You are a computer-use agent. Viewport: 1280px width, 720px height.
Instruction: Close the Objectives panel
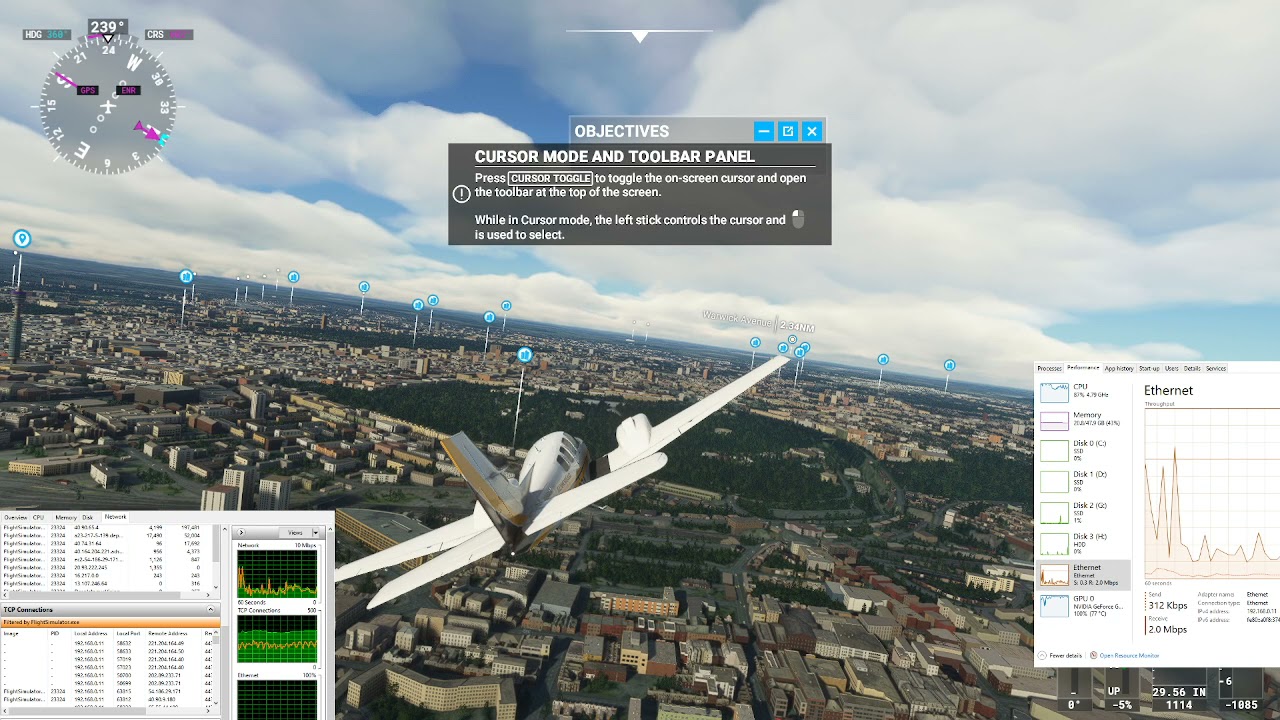(x=812, y=131)
